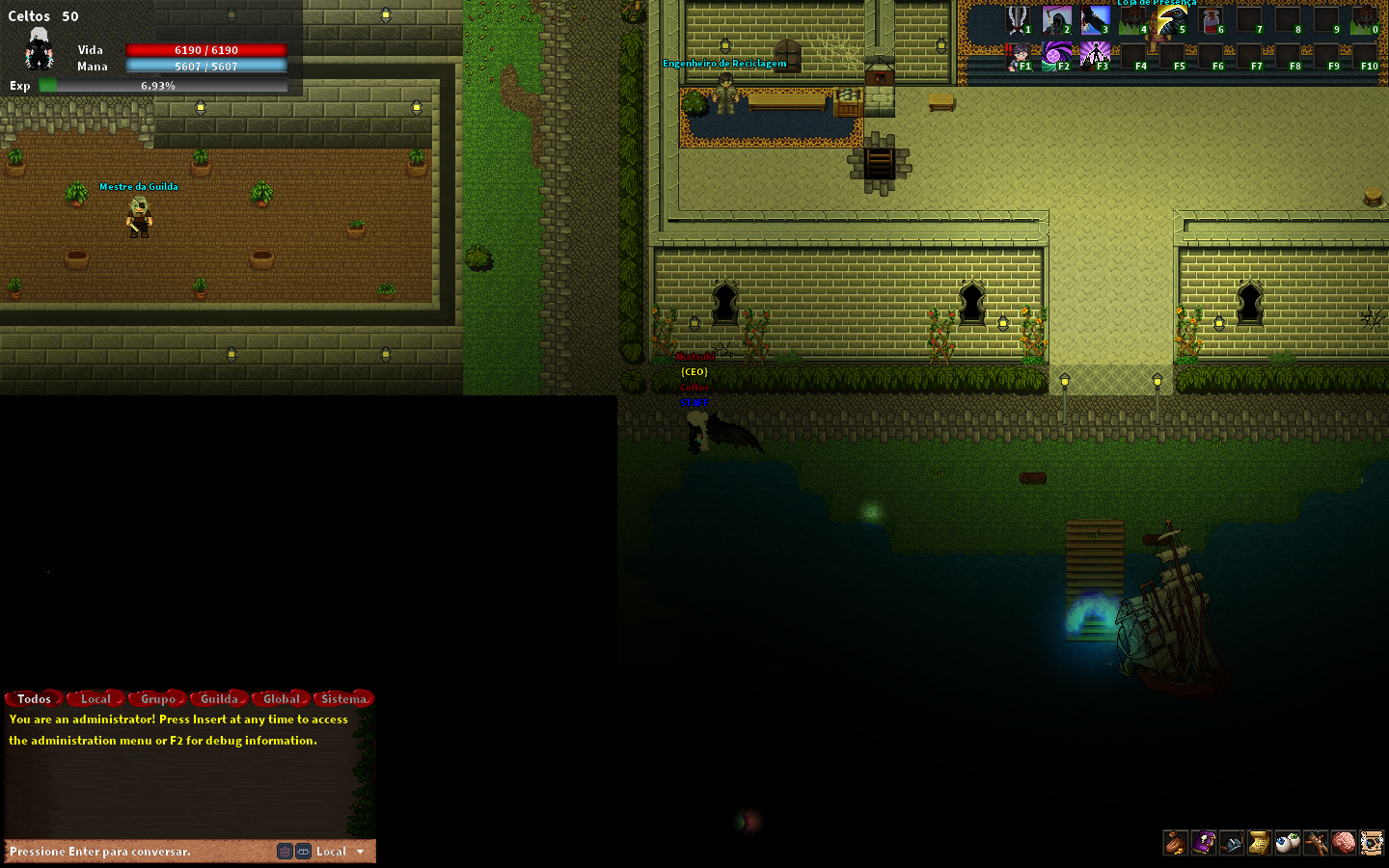This screenshot has width=1389, height=868.
Task: Toggle chat visibility with the eye icon
Action: point(303,852)
